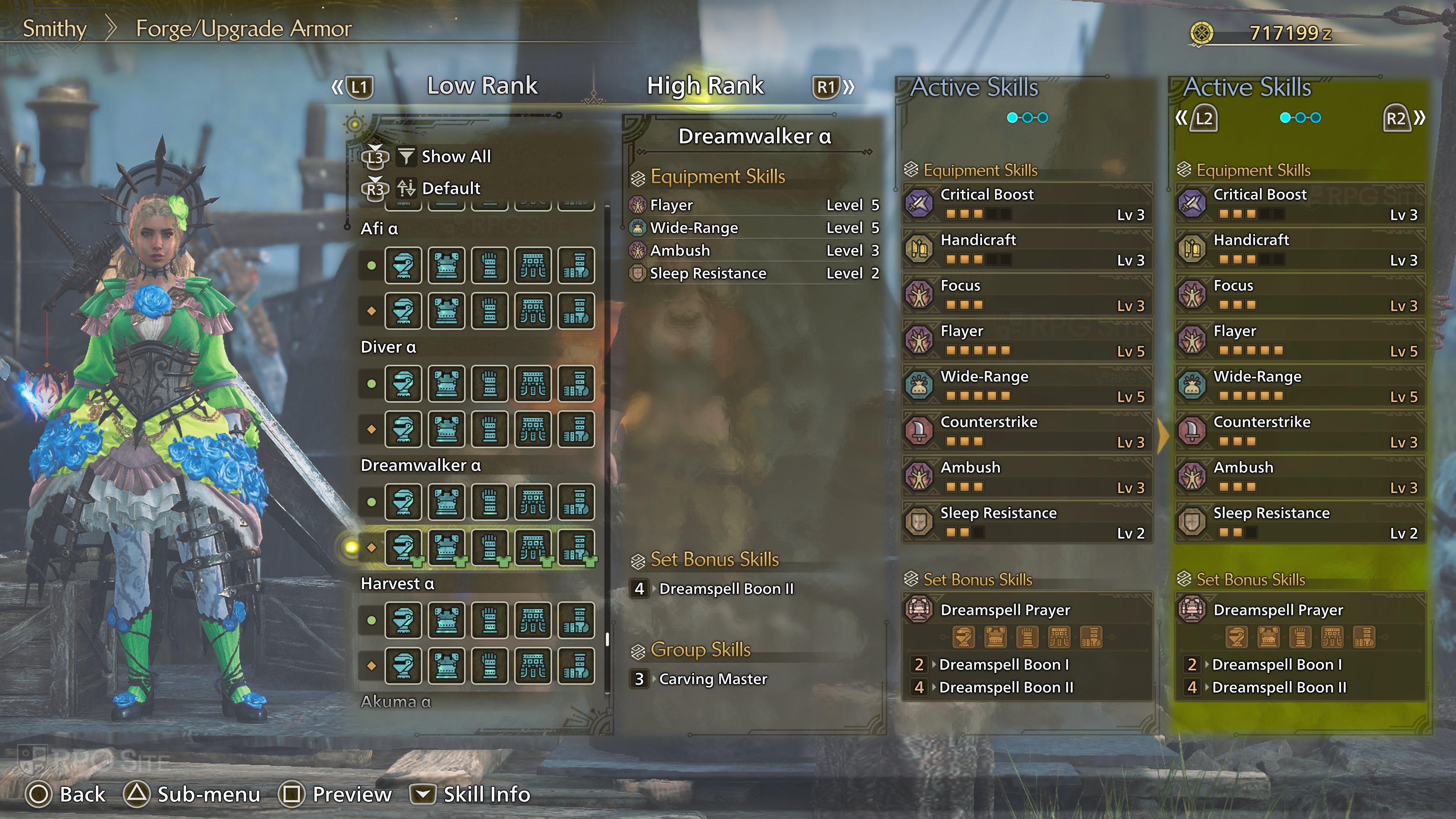Choose the highlighted Dreamwalker α chest armor slot
1456x819 pixels.
tap(447, 547)
